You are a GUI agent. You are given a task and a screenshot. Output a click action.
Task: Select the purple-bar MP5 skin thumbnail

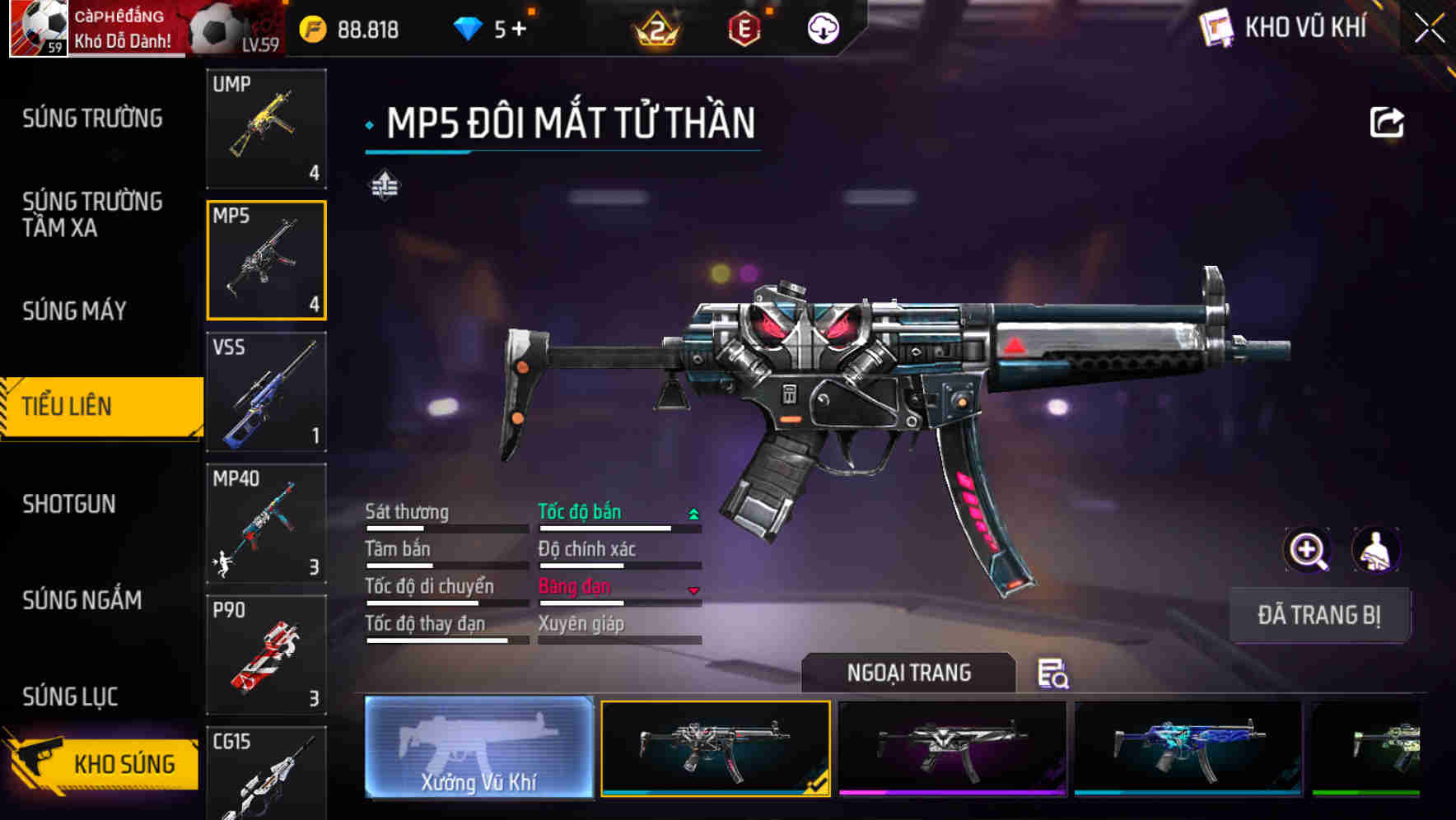(x=952, y=748)
